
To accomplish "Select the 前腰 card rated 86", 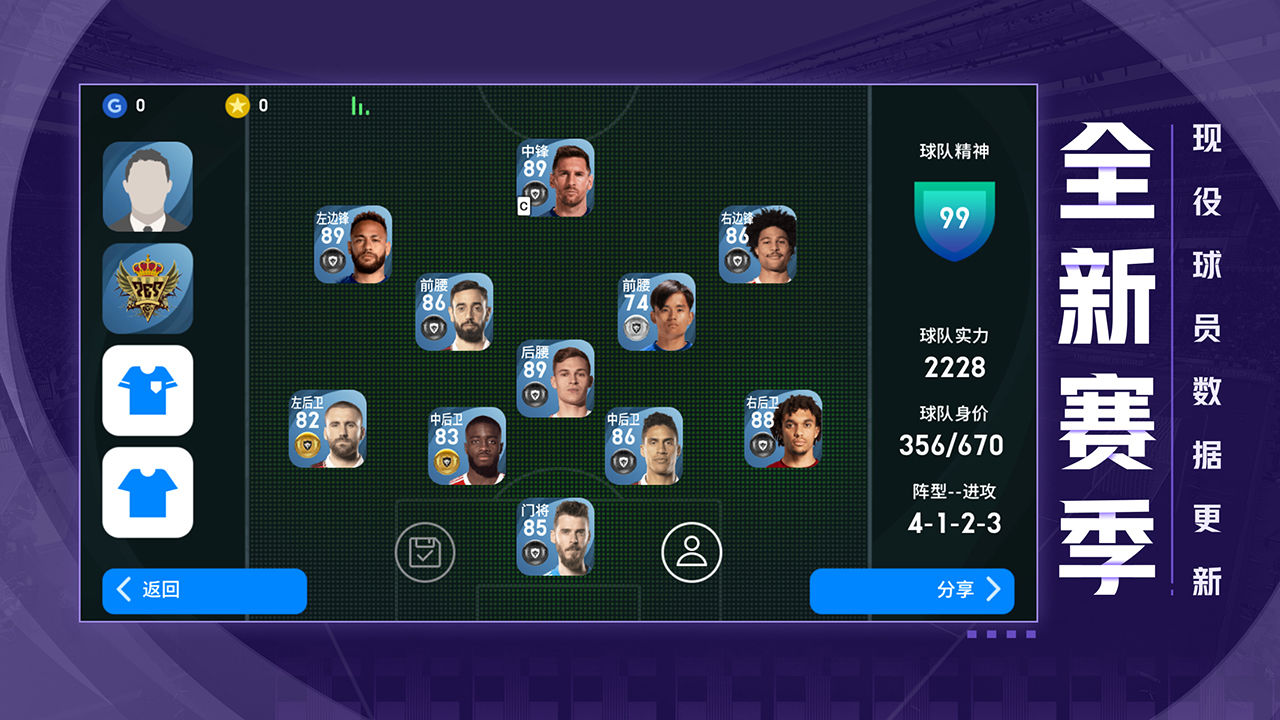I will (454, 312).
